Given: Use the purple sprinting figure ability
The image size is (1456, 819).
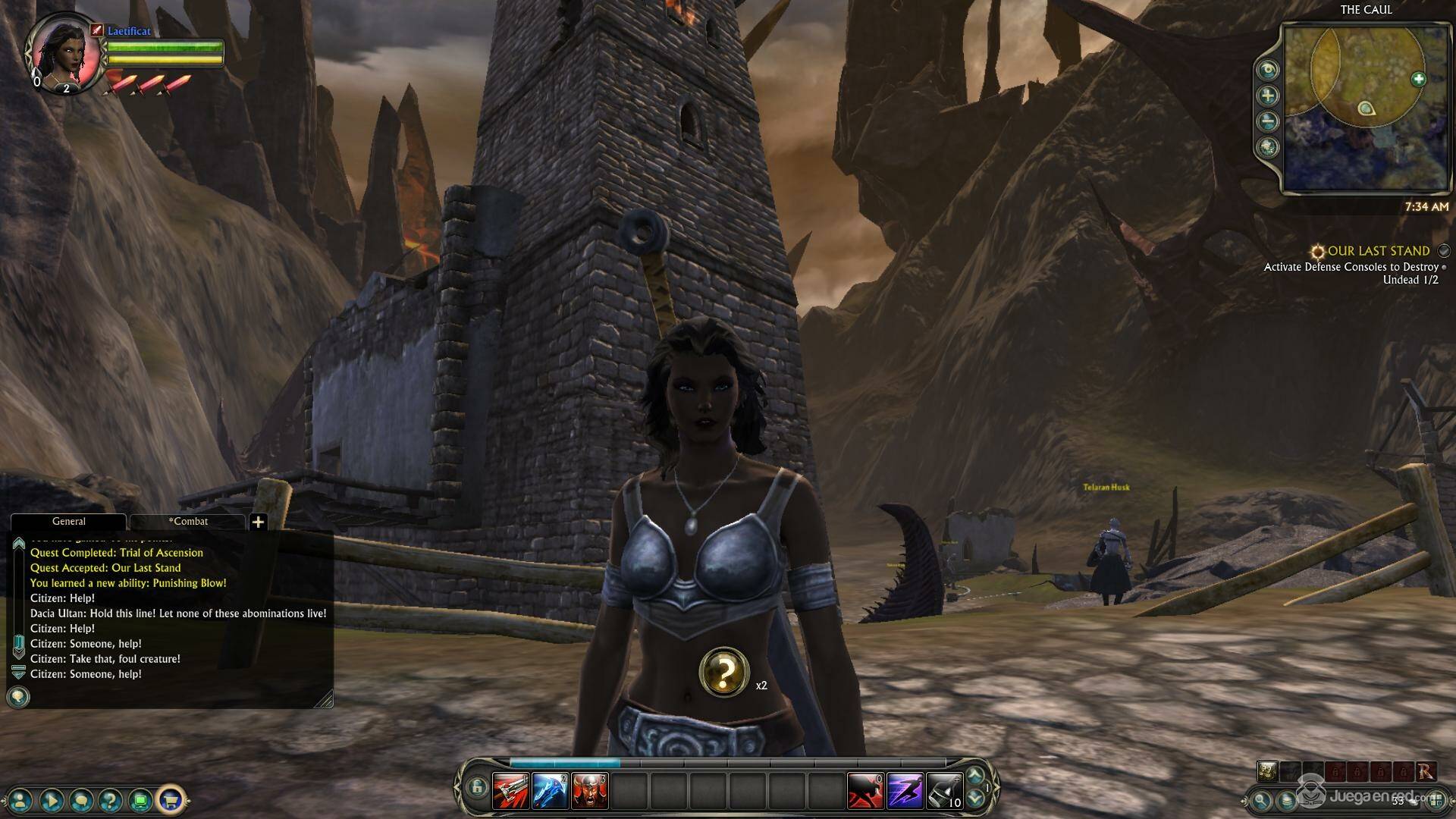Looking at the screenshot, I should click(x=905, y=791).
